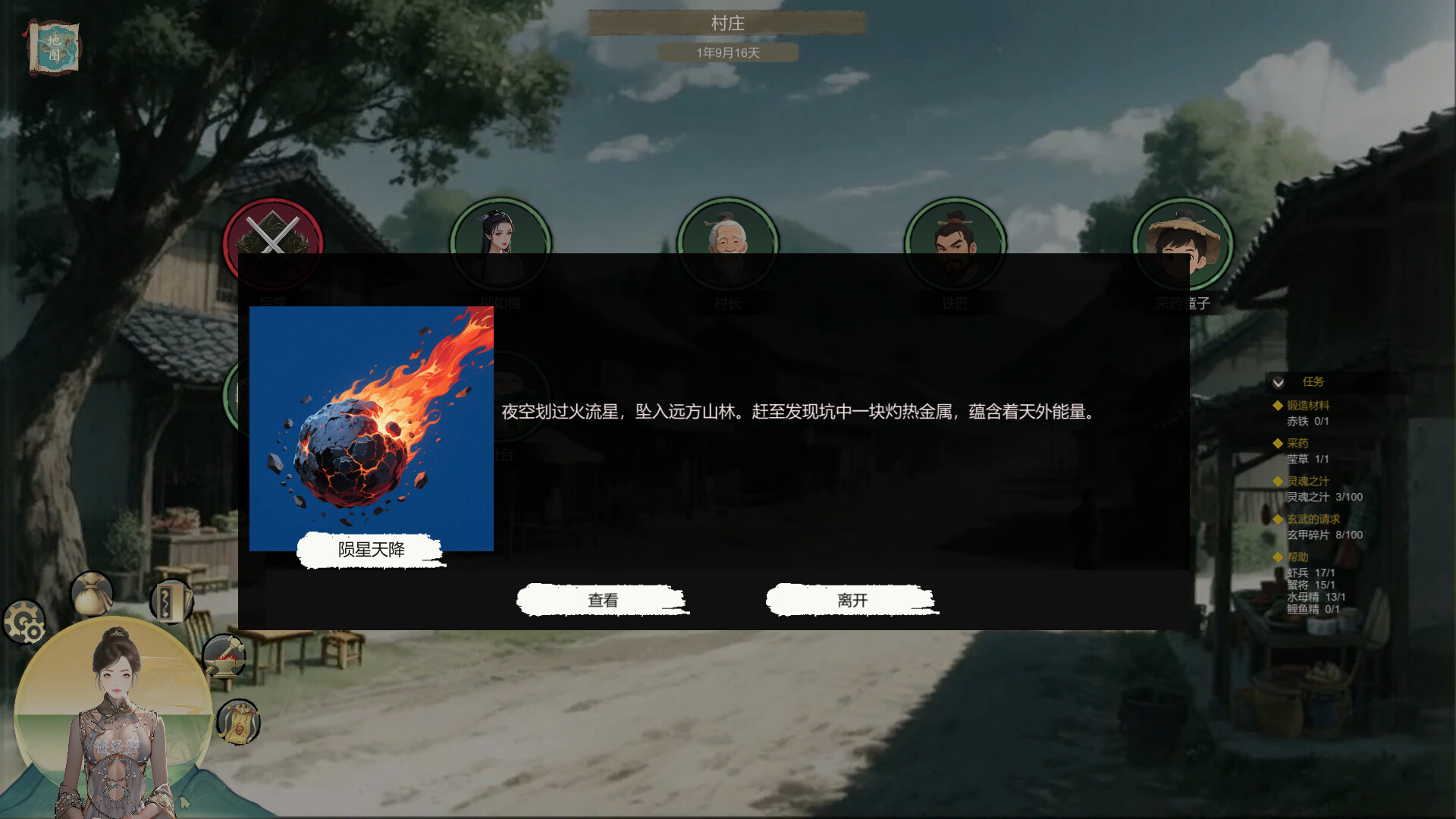This screenshot has height=819, width=1456.
Task: Open the settings gear menu
Action: (x=25, y=623)
